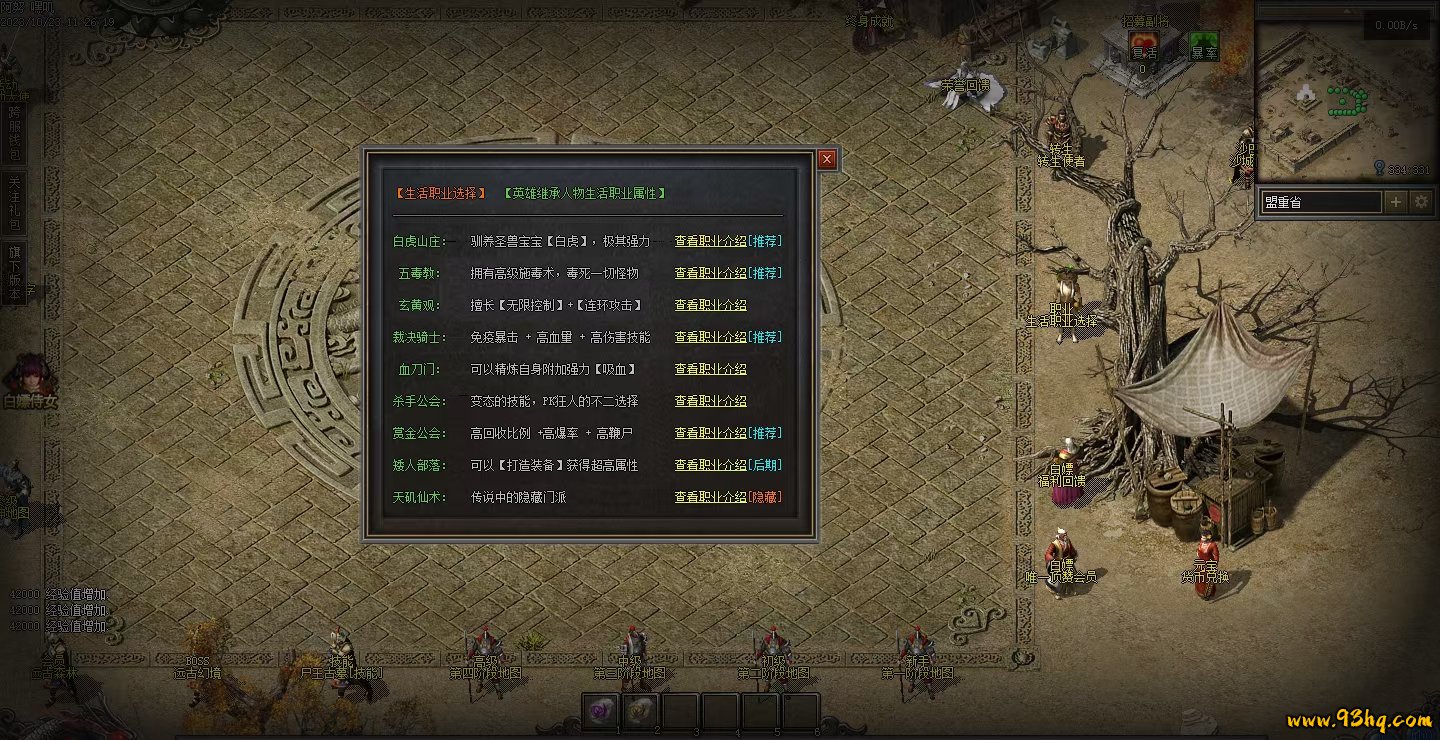Check 杀手公会 job introduction
The width and height of the screenshot is (1440, 740).
[710, 401]
